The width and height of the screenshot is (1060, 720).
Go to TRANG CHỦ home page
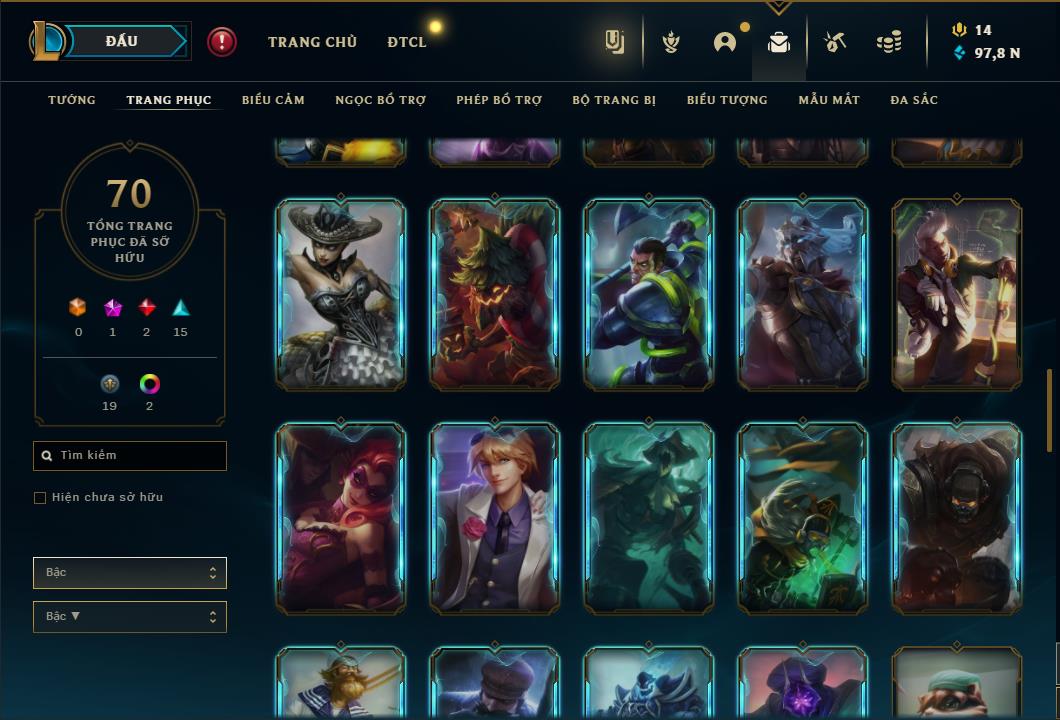[312, 42]
